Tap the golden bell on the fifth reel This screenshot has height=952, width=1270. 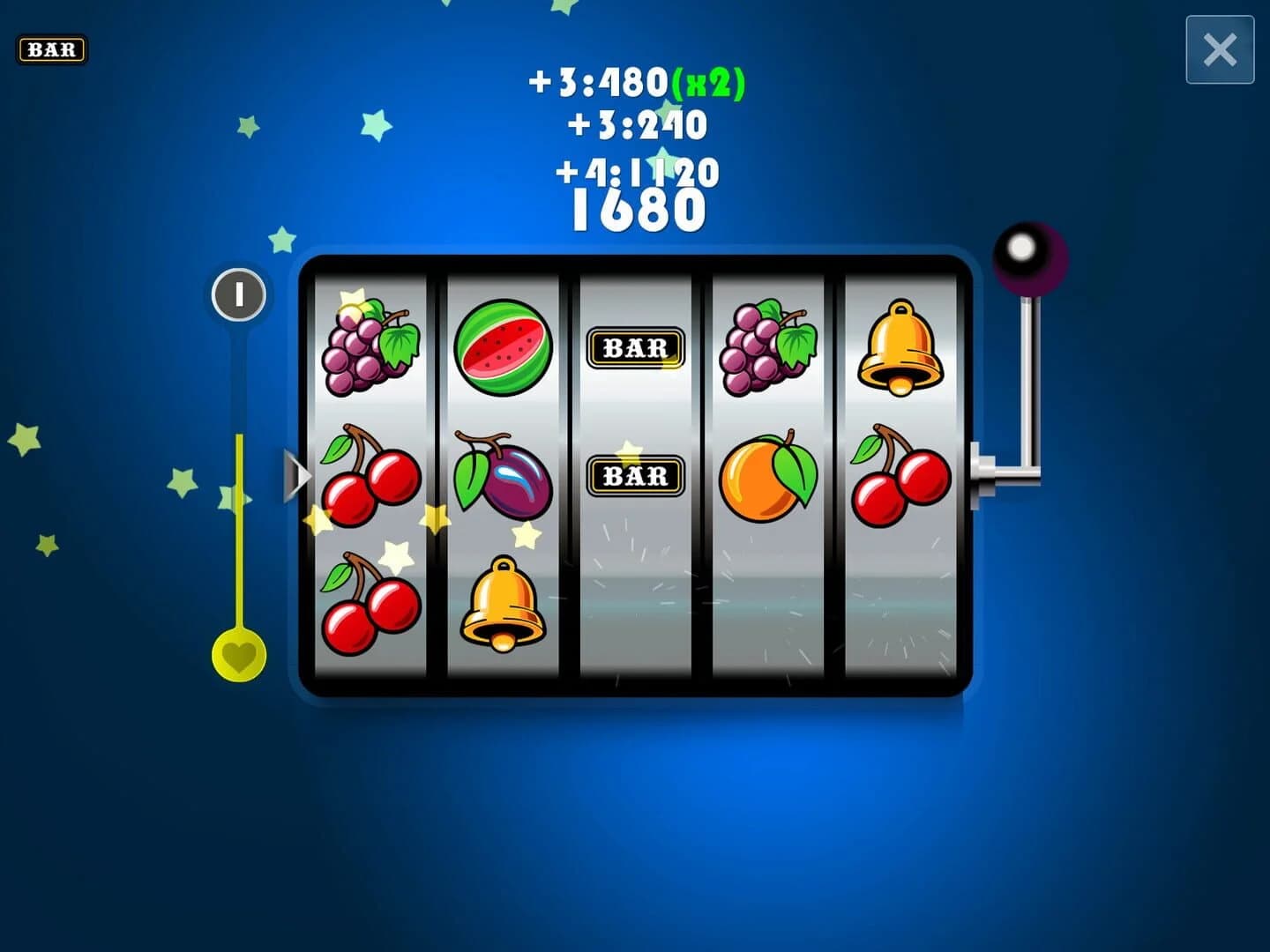point(900,346)
